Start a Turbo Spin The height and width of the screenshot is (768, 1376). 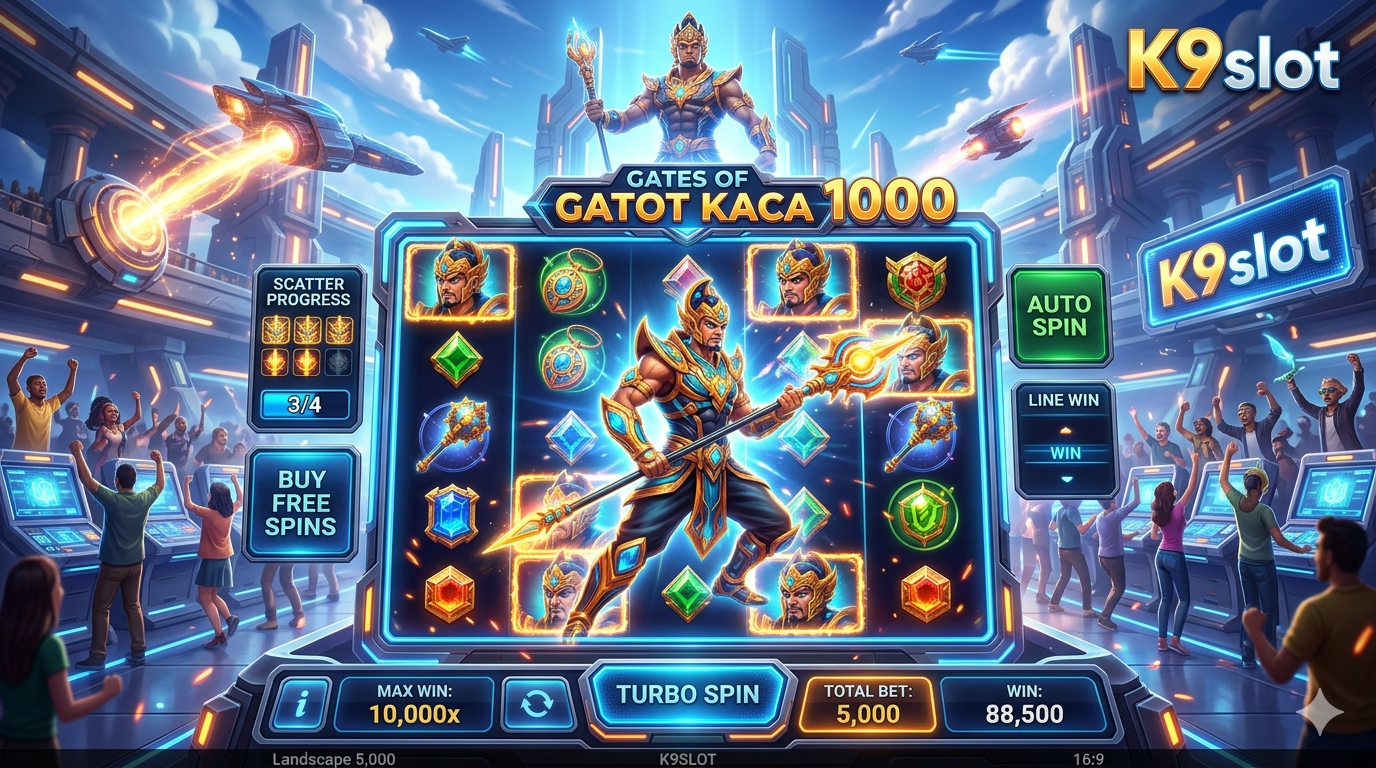pos(687,694)
